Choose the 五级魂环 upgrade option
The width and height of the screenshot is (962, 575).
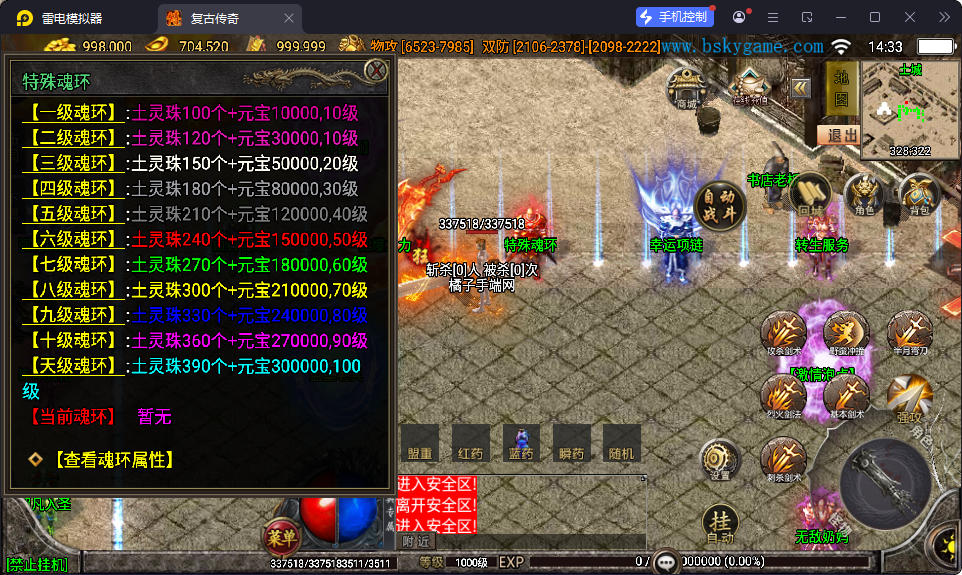[74, 213]
